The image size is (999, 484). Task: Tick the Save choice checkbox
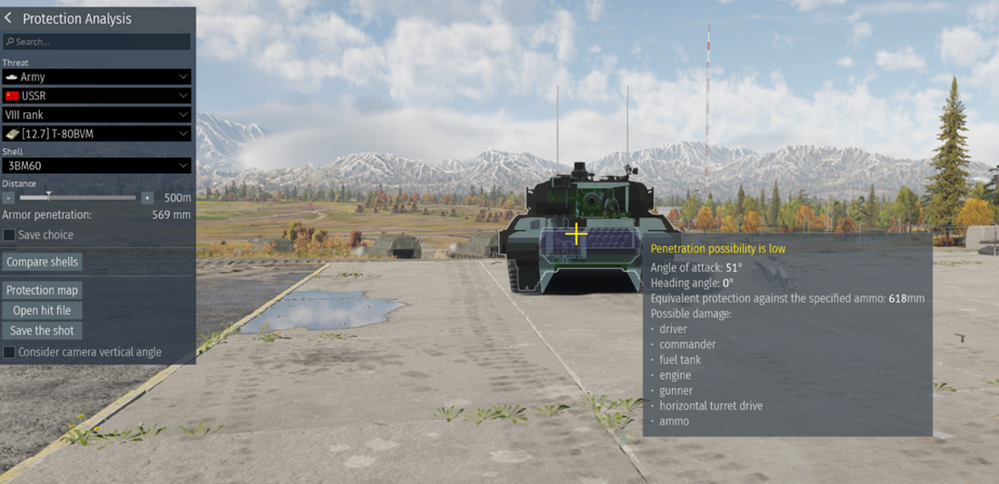pyautogui.click(x=9, y=235)
